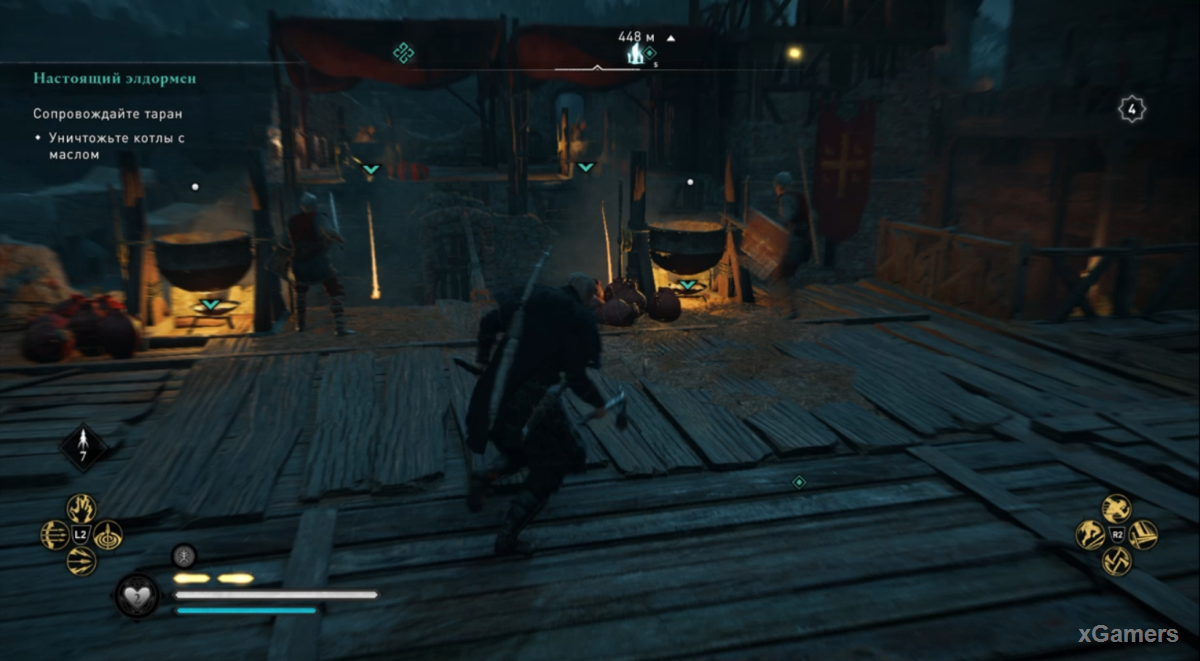Open the Настоящий элдормен quest tracker

click(114, 77)
